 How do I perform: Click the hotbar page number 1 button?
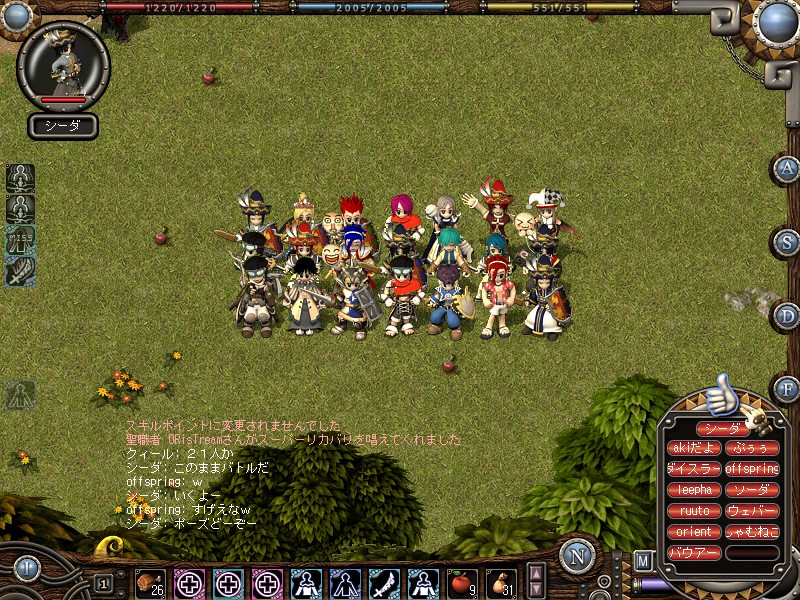click(103, 582)
